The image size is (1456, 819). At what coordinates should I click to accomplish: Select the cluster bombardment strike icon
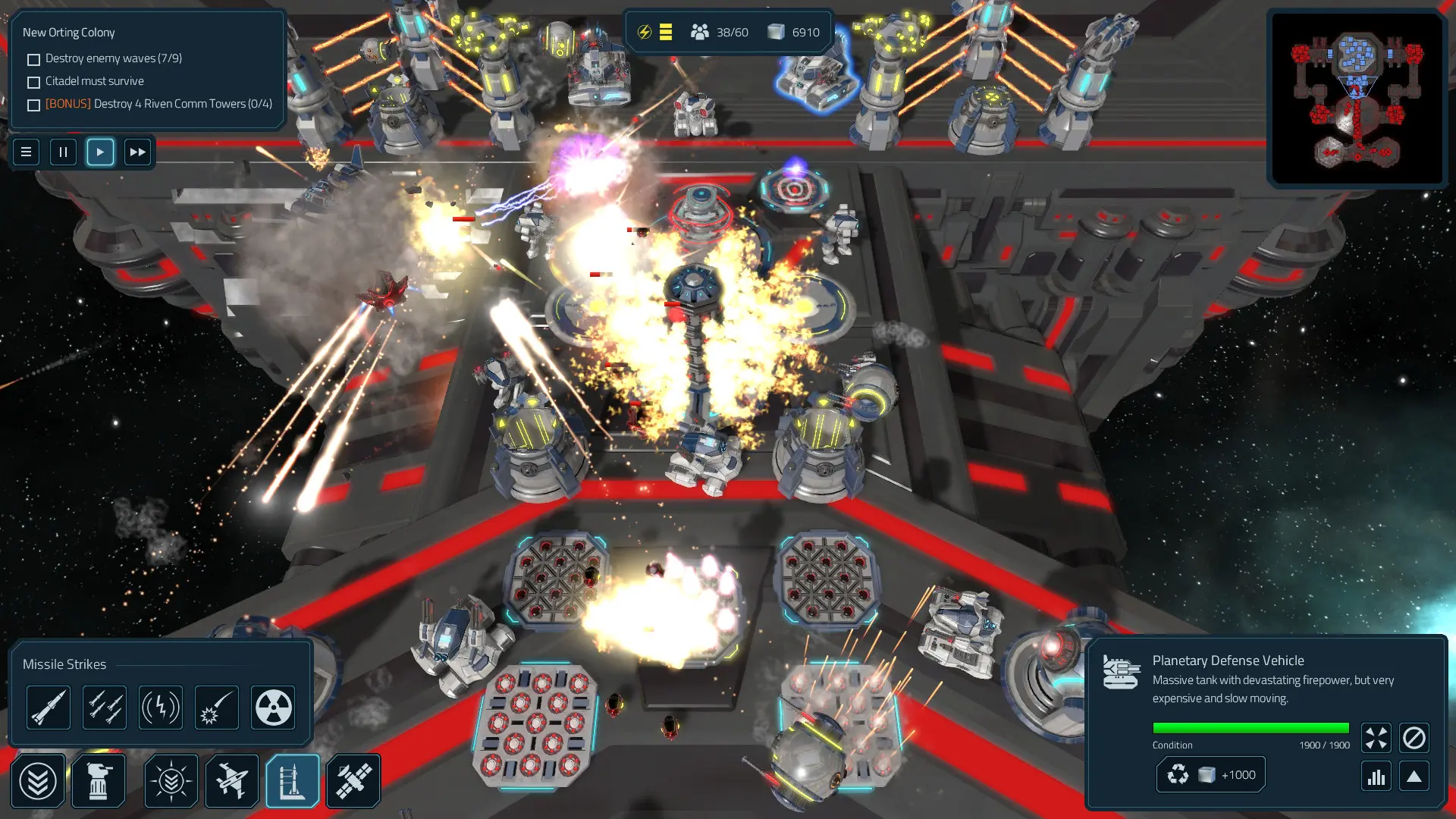216,707
